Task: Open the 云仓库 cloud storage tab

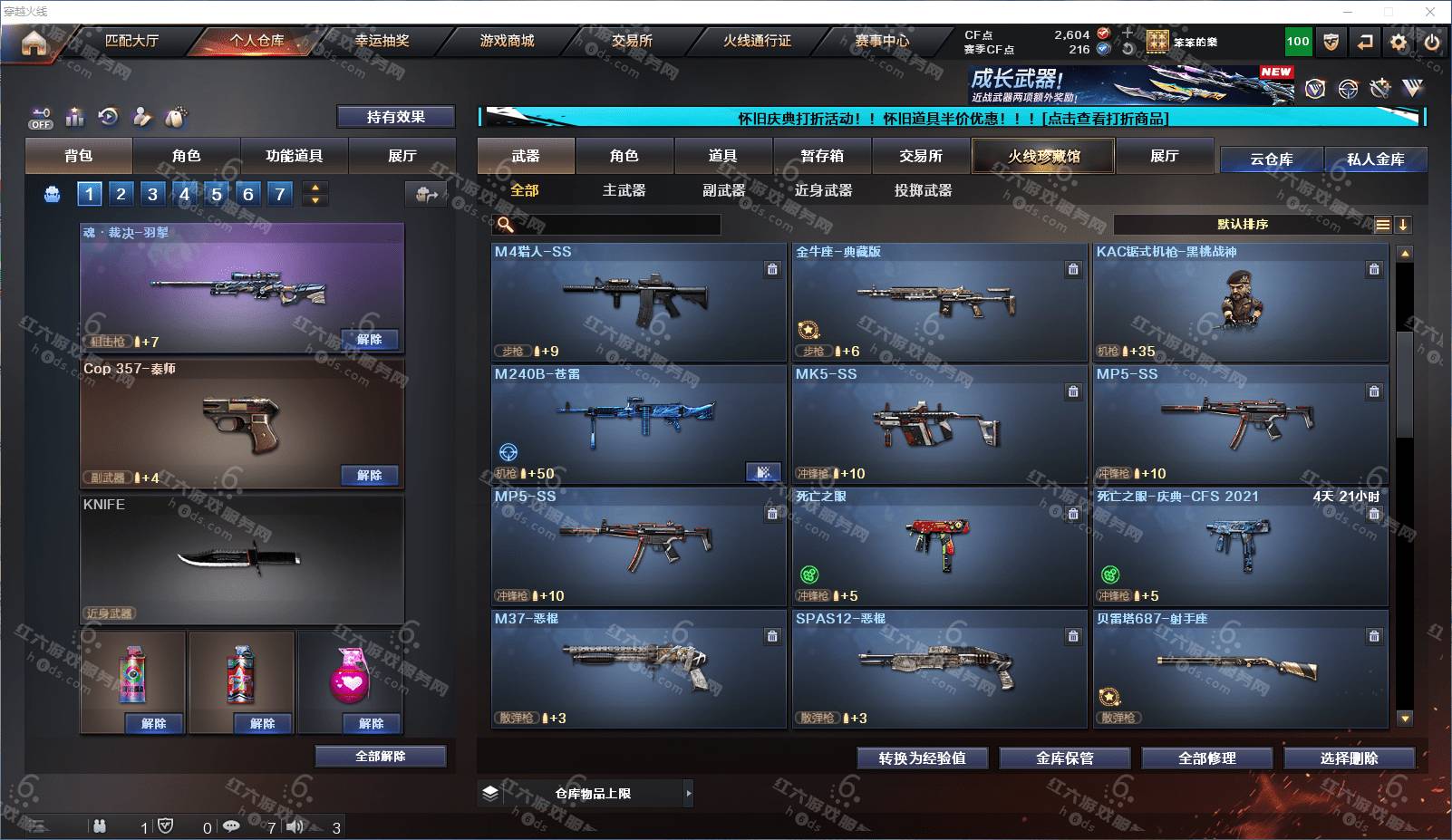Action: (x=1271, y=159)
